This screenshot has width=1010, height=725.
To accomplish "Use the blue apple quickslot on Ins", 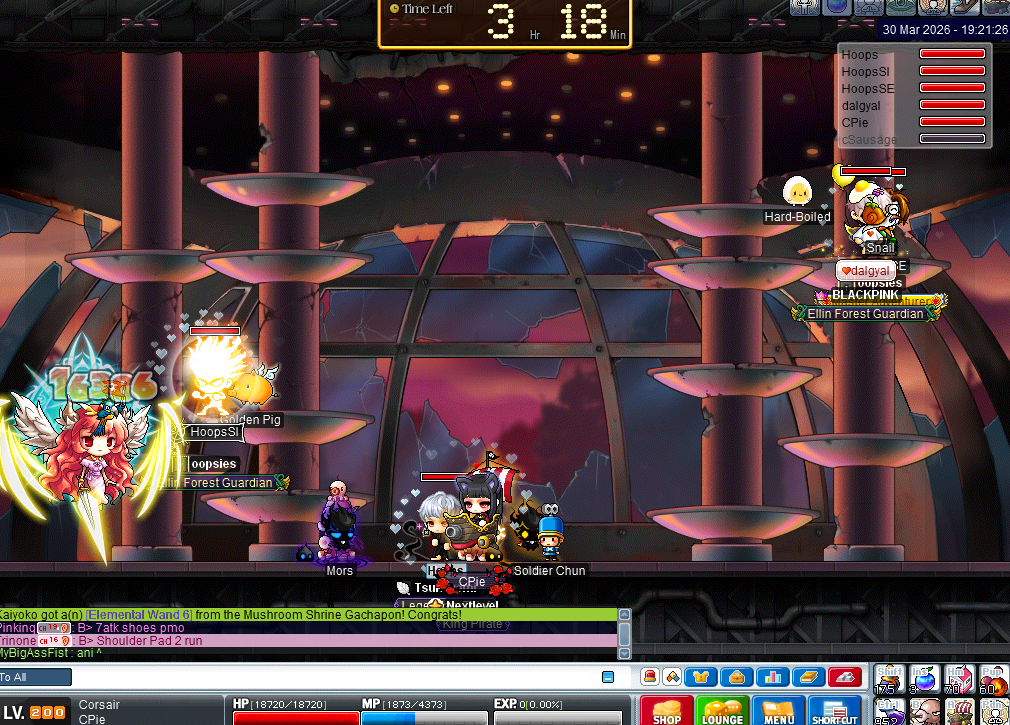I will (x=926, y=680).
